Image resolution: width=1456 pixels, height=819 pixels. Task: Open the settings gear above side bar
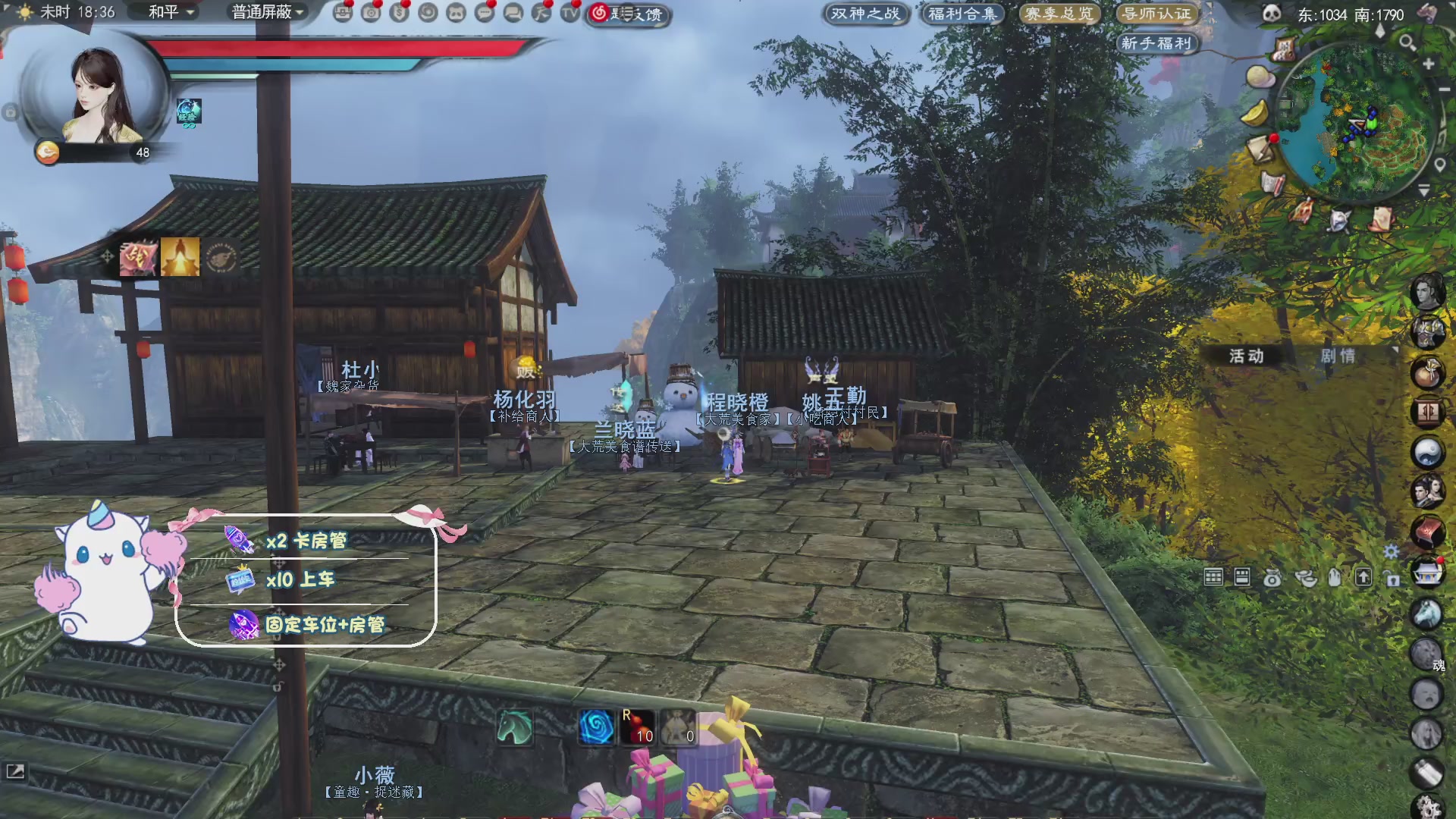coord(1391,551)
